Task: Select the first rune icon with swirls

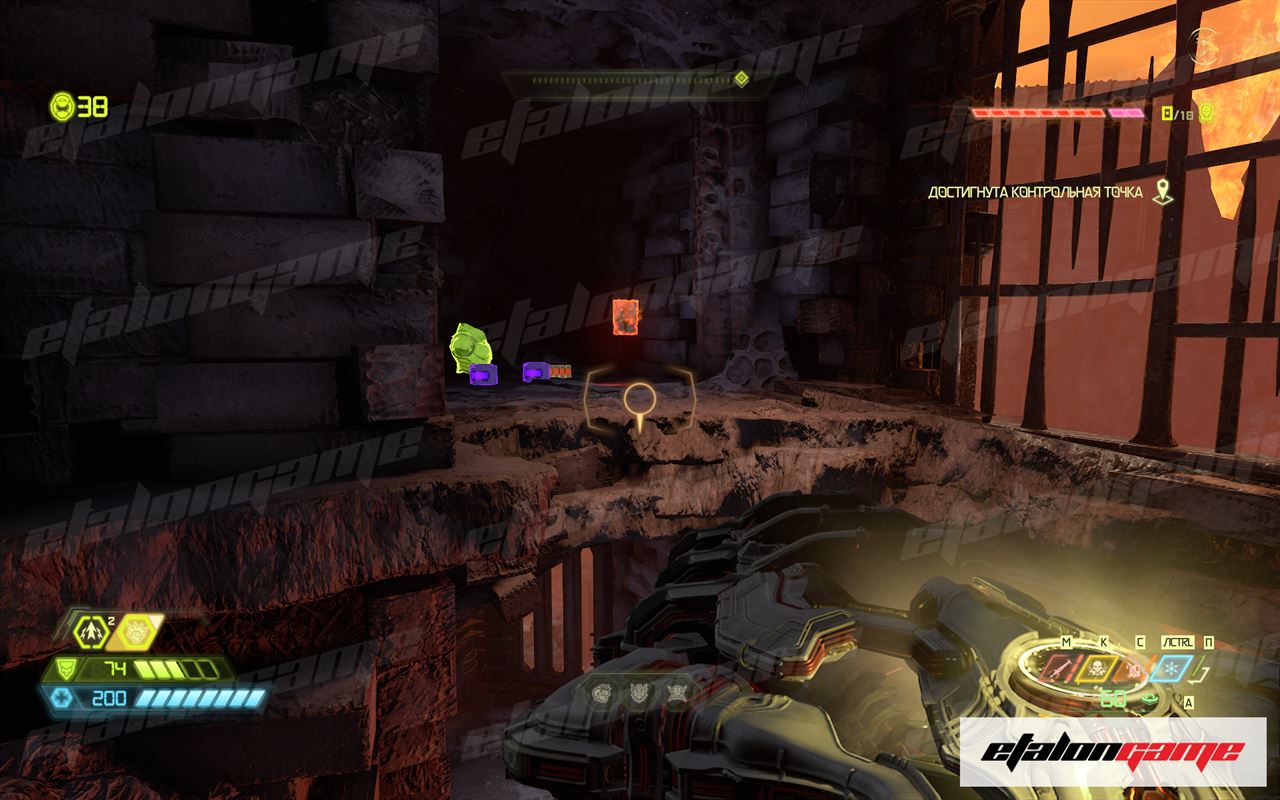Action: (601, 691)
